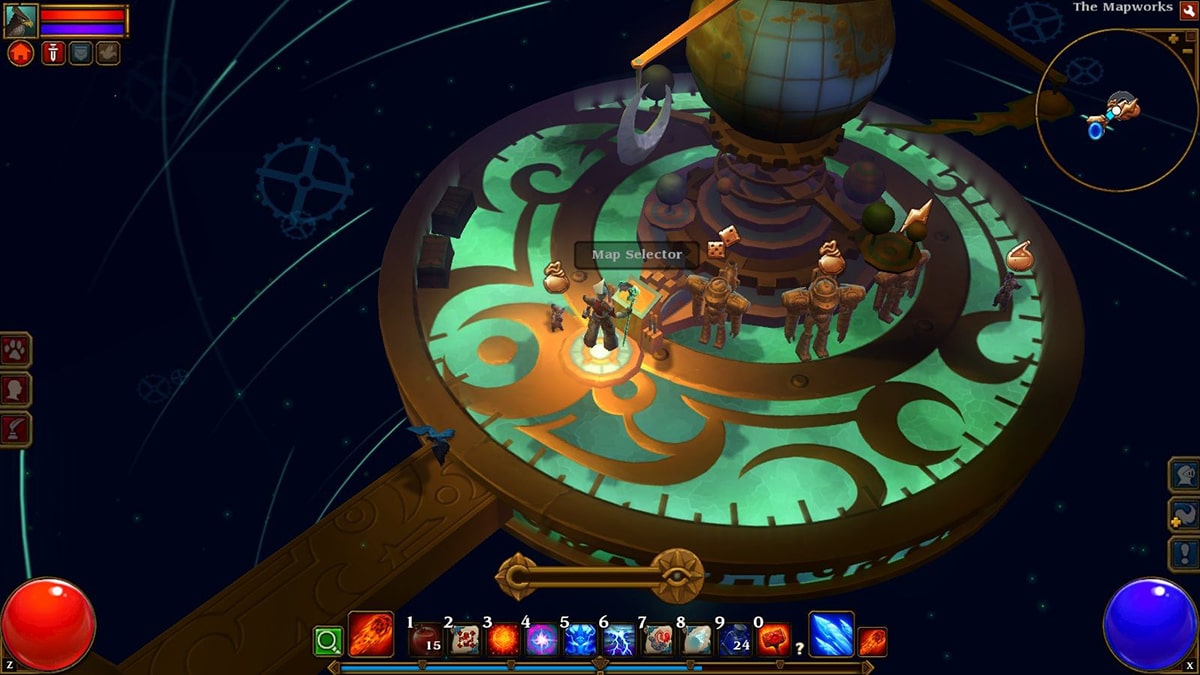Activate the fire sun skill in slot 3
Screen dimensions: 1200x675
tap(503, 639)
